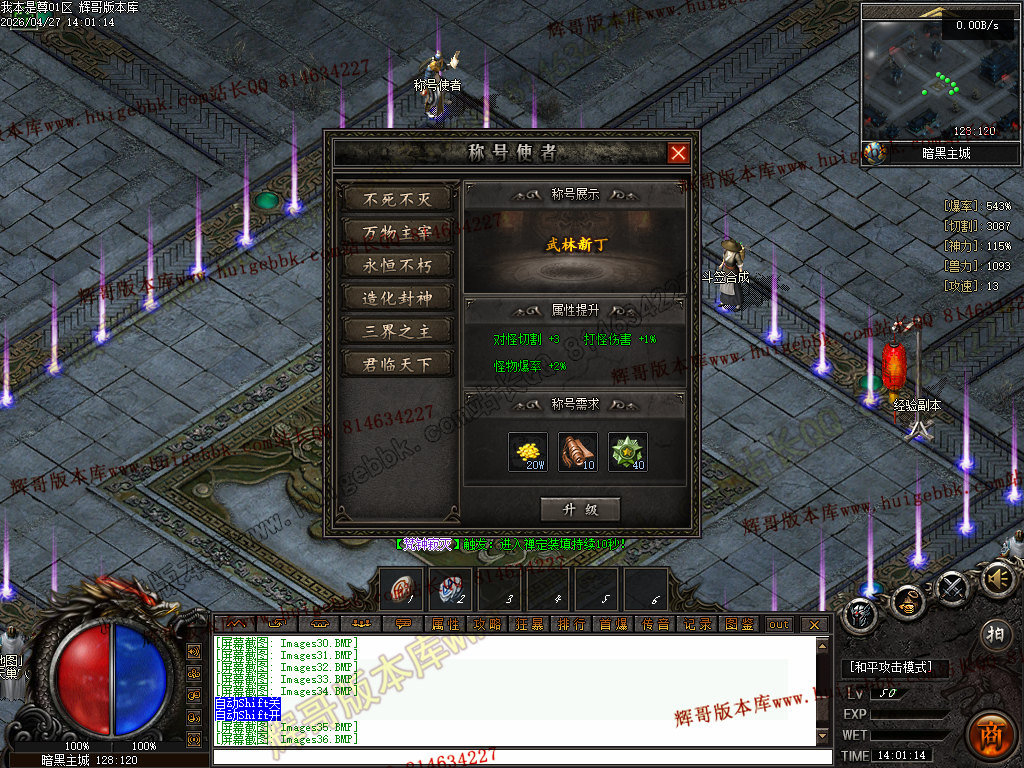This screenshot has height=768, width=1024.
Task: Open the 图鉴 codex tab
Action: (740, 624)
